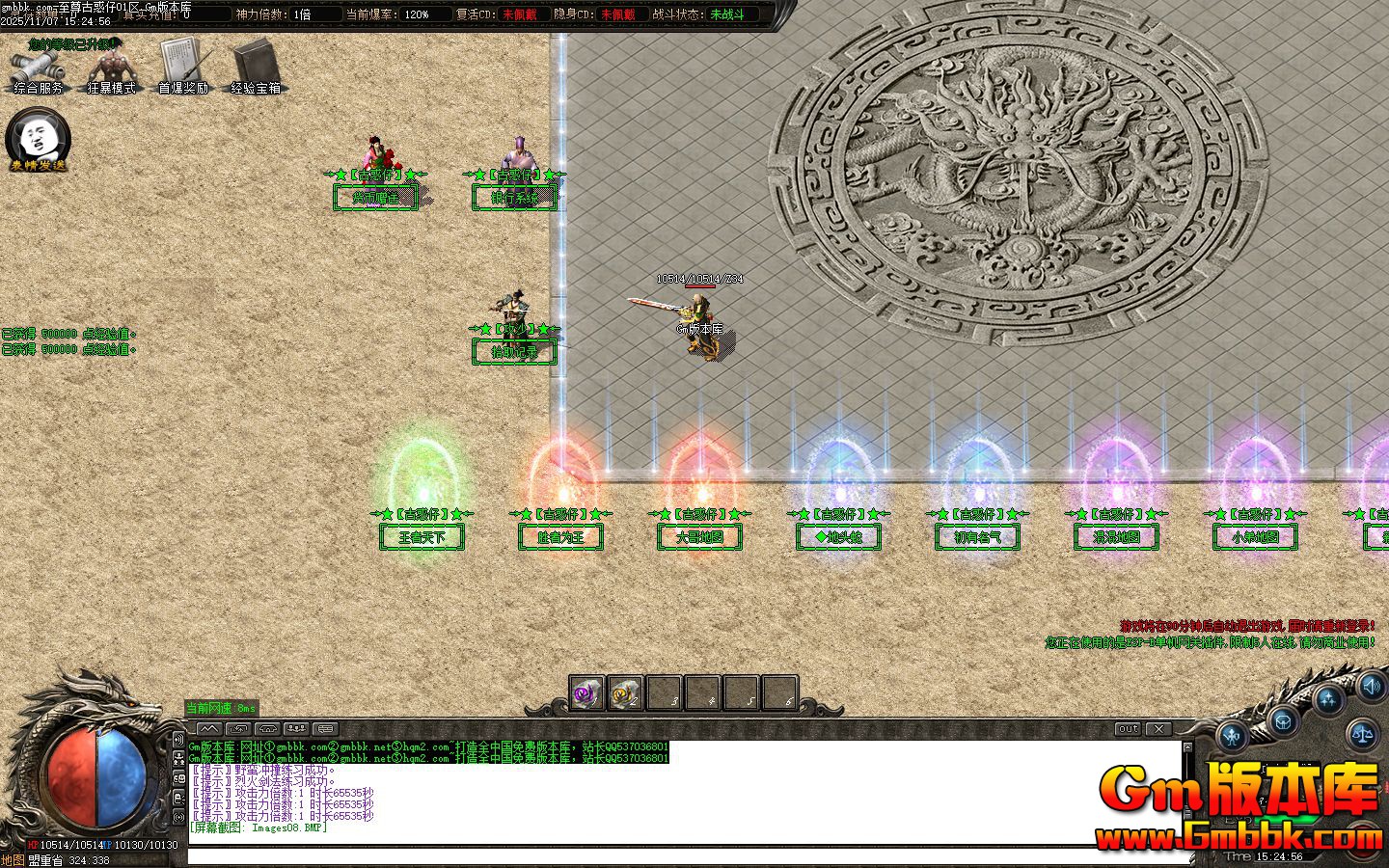Expand the chat window with the arrow button
The image size is (1389, 868).
coord(208,728)
